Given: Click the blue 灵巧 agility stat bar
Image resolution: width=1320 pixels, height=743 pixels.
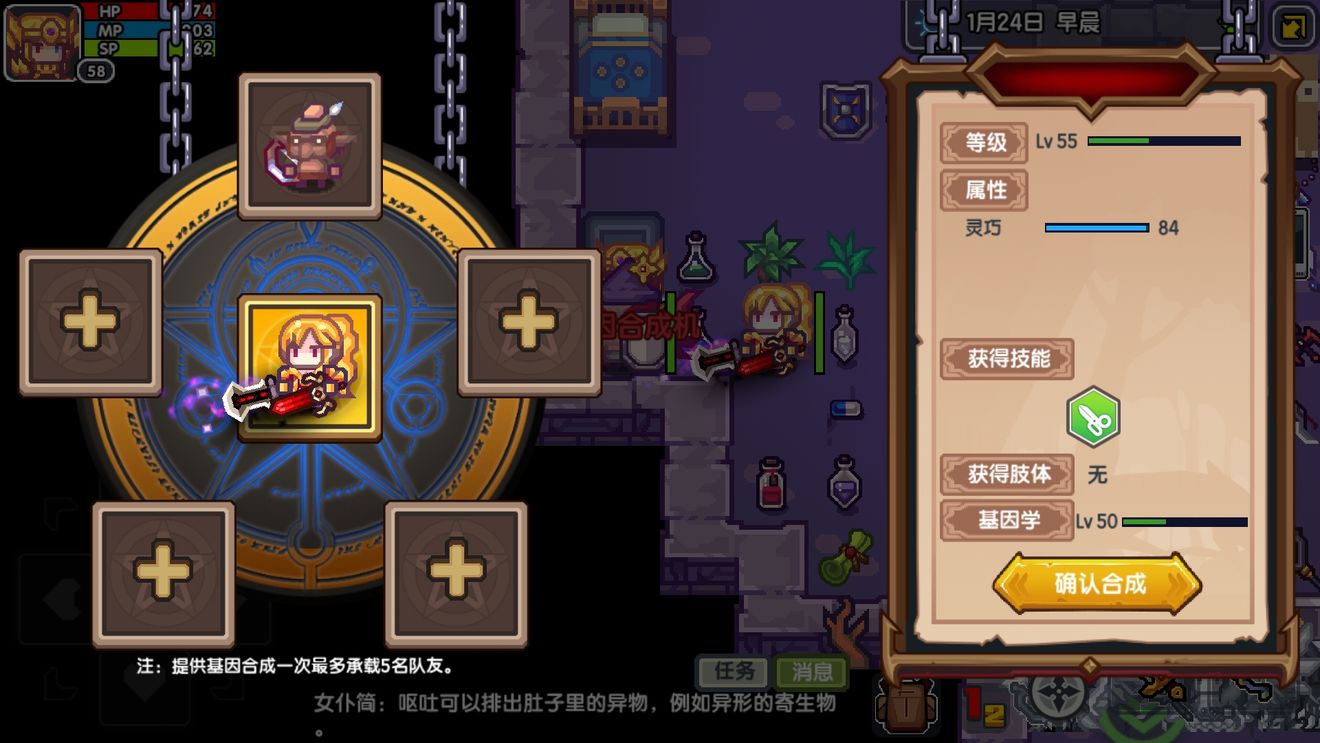Looking at the screenshot, I should [x=1095, y=228].
